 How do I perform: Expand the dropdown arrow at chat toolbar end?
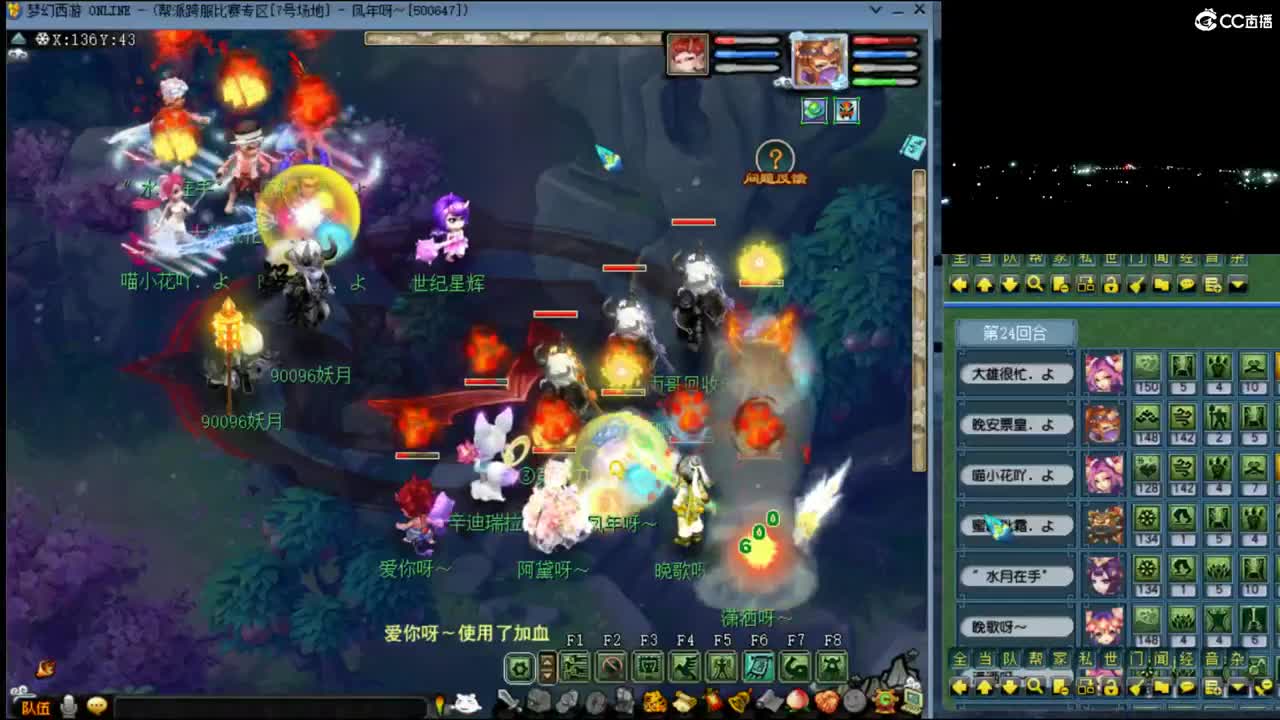pyautogui.click(x=1239, y=687)
